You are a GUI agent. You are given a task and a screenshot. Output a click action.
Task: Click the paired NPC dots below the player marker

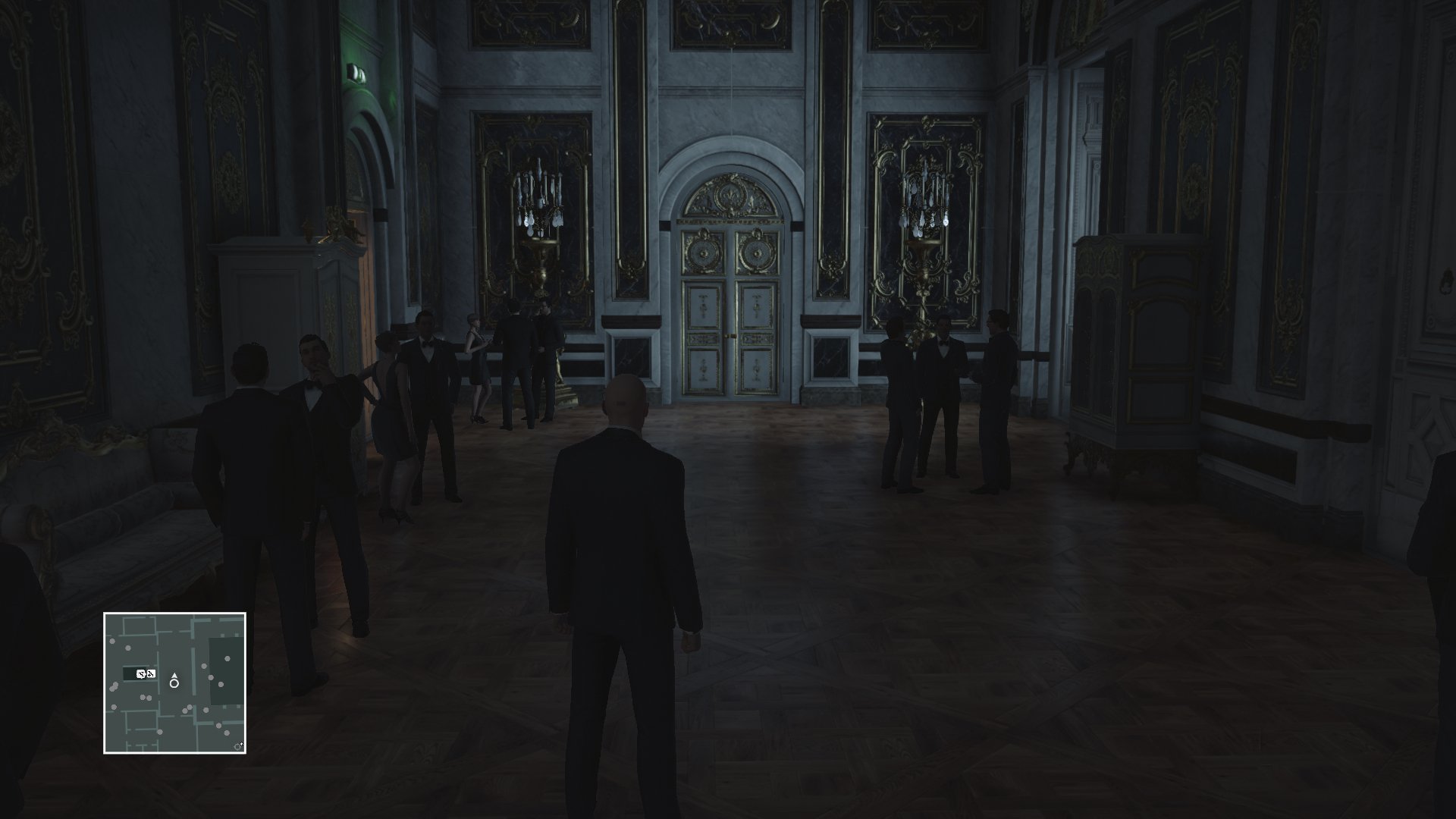(x=187, y=709)
